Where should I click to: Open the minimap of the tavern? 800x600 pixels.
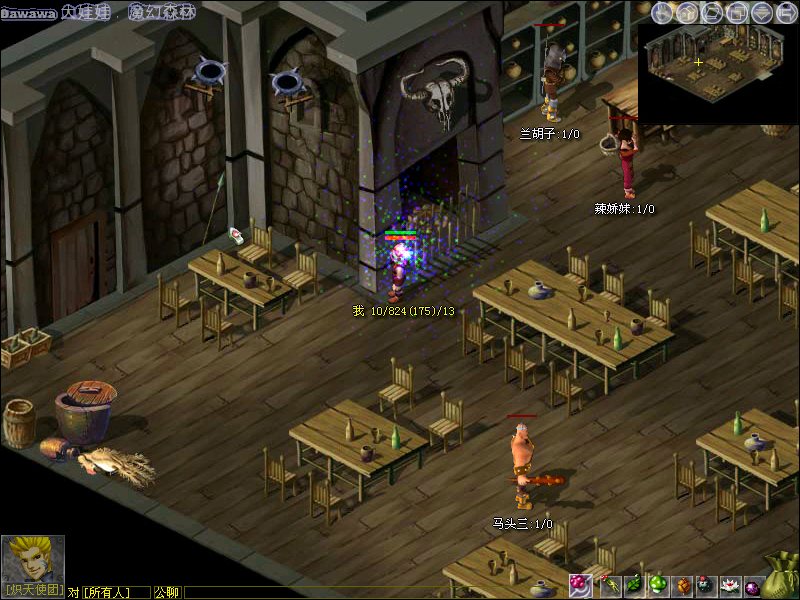coord(717,73)
